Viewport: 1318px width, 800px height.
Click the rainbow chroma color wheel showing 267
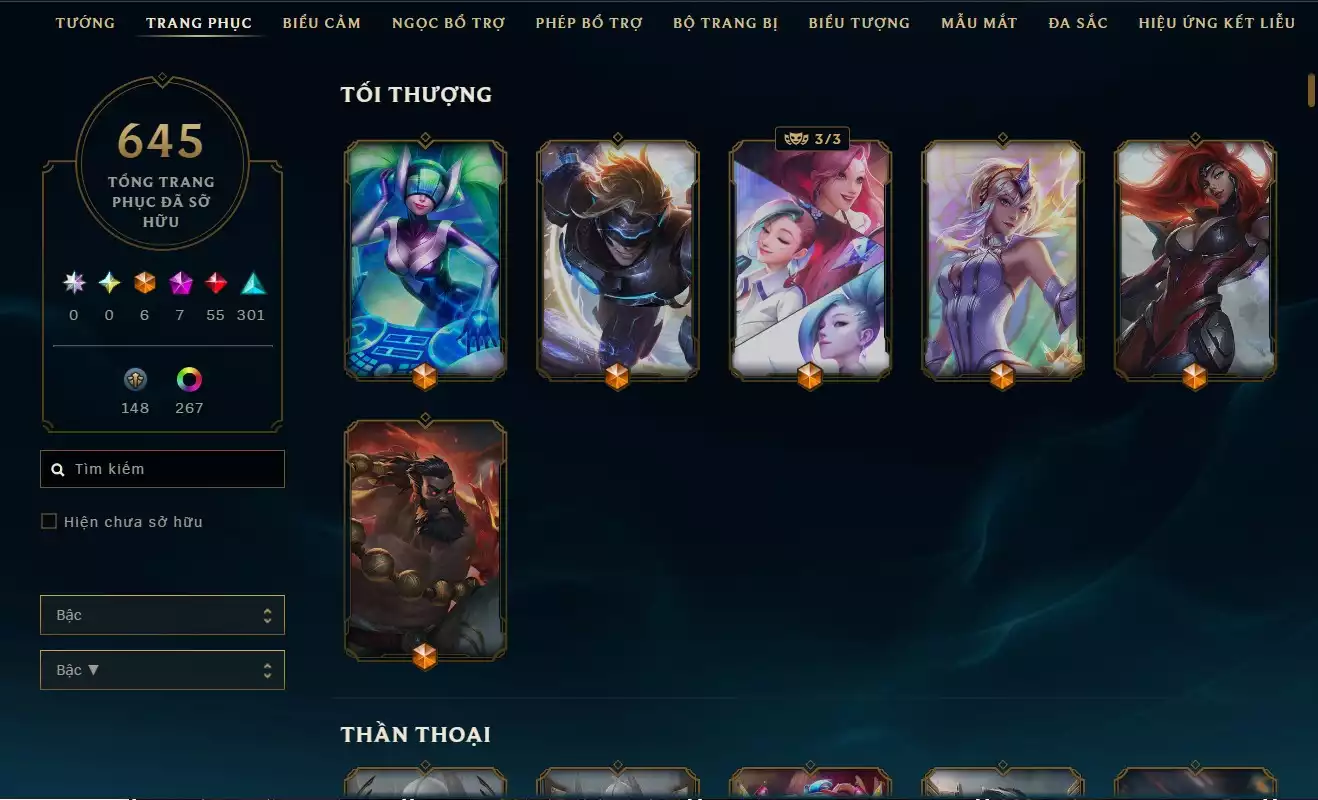(188, 380)
